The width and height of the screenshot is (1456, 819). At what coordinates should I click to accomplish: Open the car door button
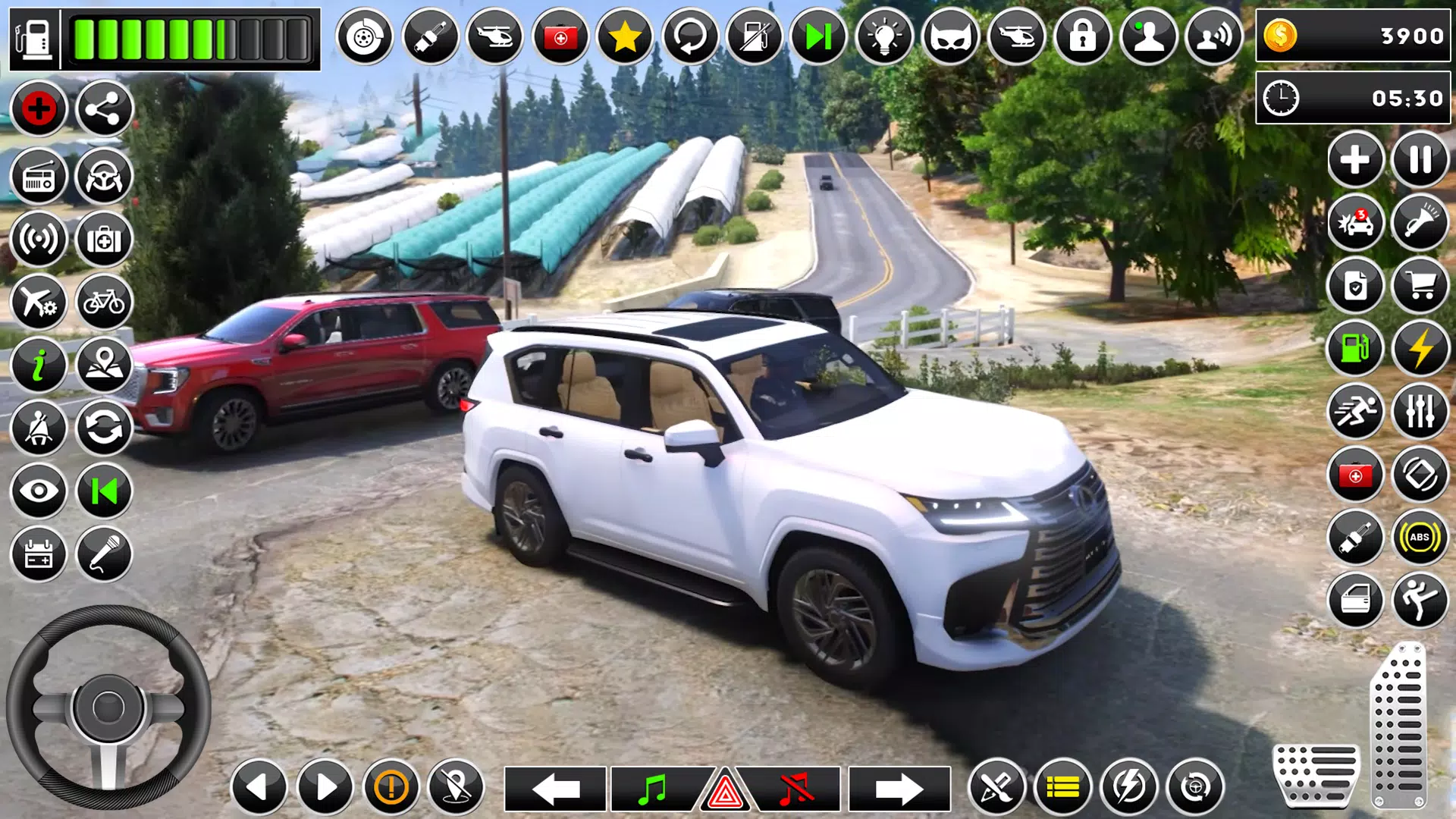[x=1355, y=601]
